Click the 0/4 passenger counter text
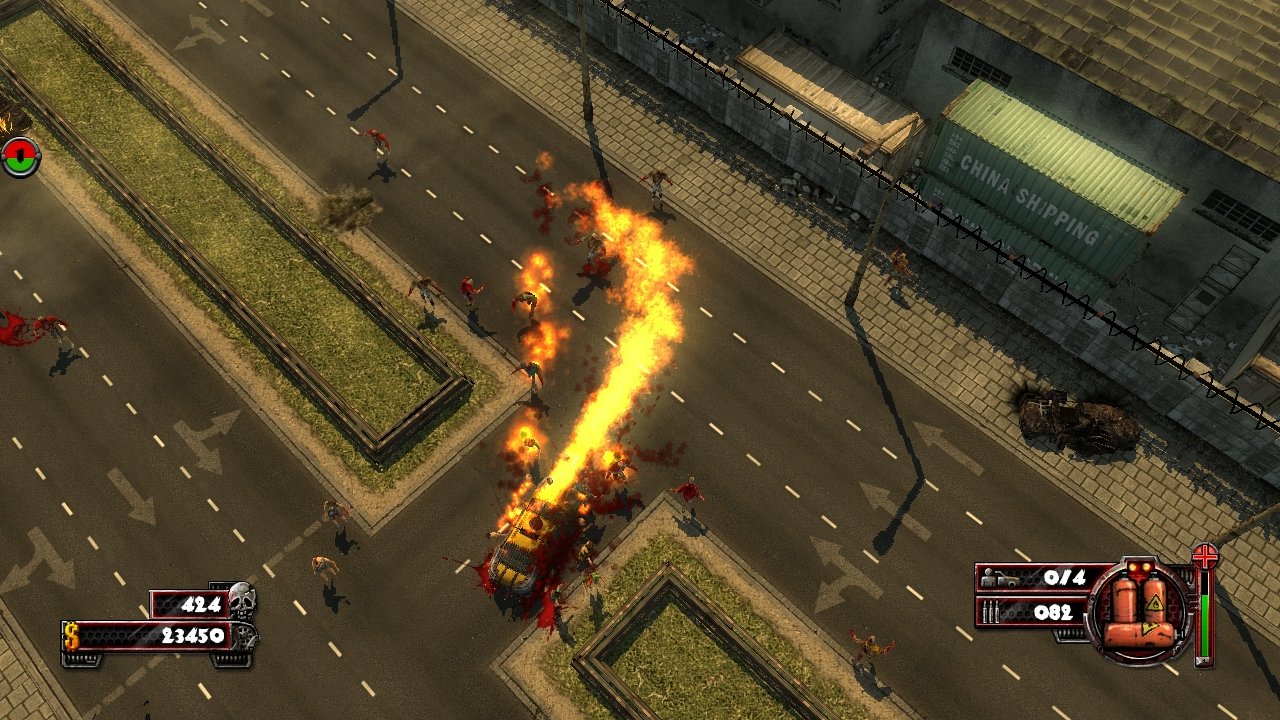The width and height of the screenshot is (1280, 720). (x=1065, y=577)
